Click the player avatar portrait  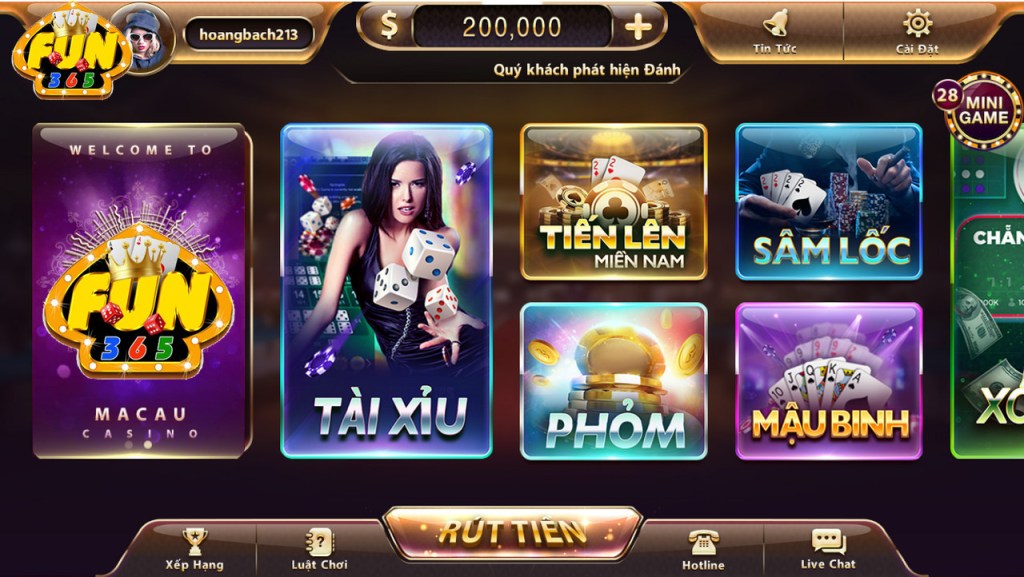coord(141,36)
